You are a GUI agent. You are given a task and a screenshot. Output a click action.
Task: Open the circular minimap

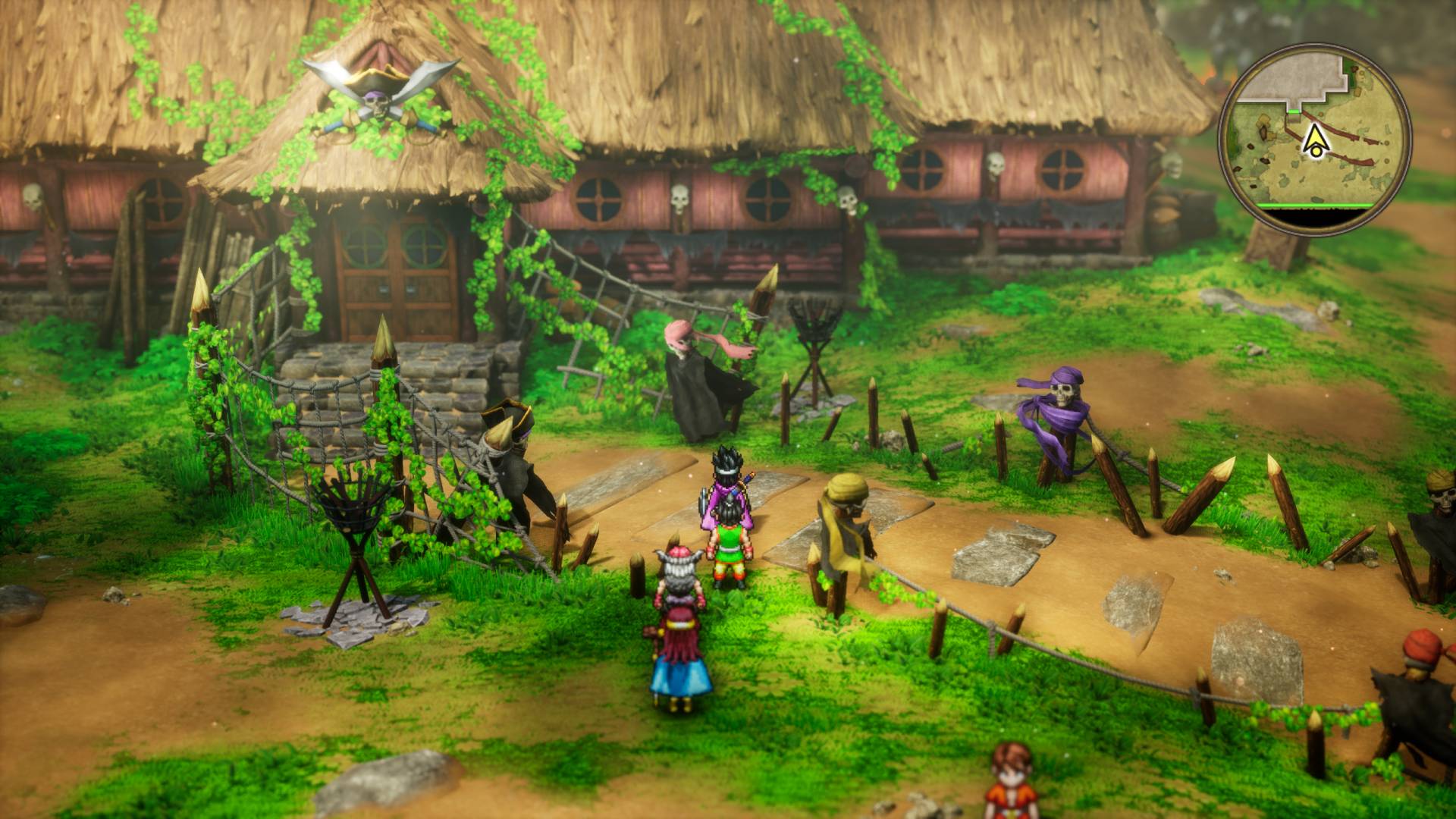(x=1314, y=139)
